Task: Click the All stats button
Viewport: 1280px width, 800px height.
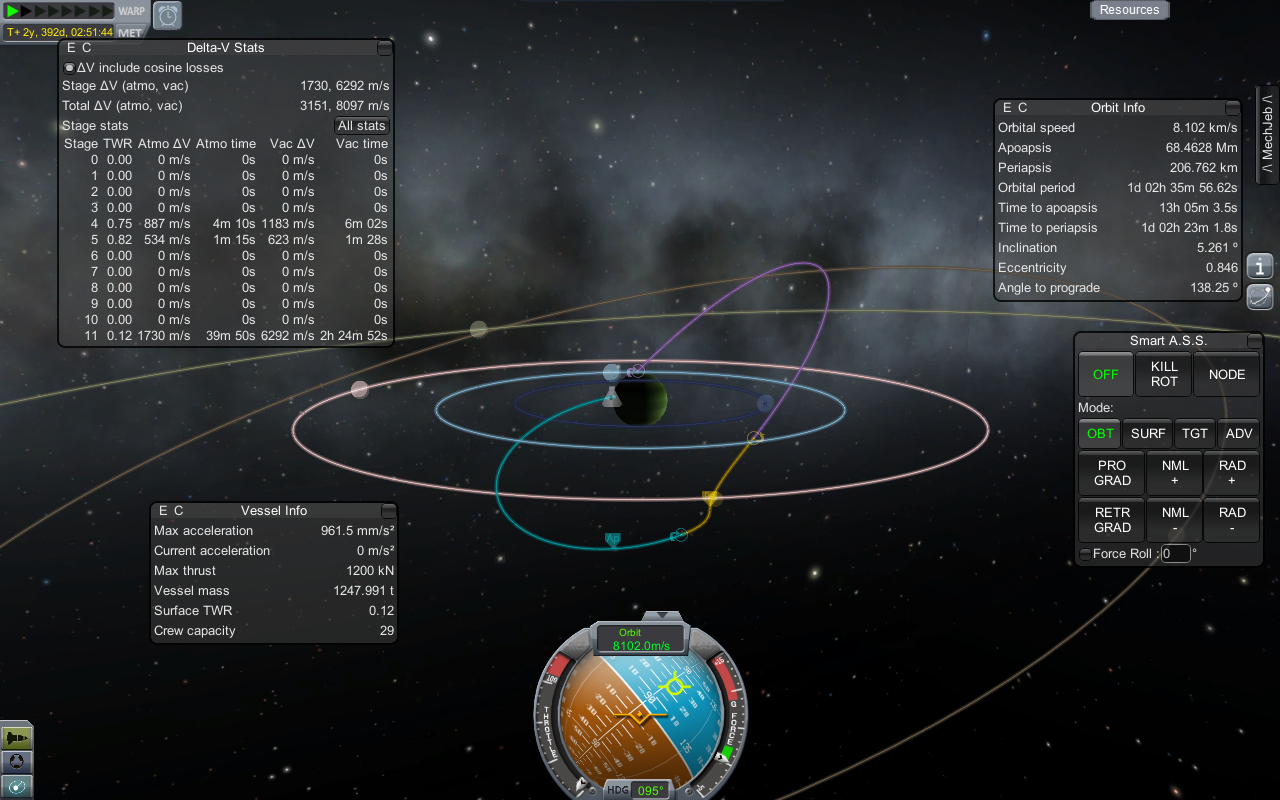Action: tap(361, 126)
